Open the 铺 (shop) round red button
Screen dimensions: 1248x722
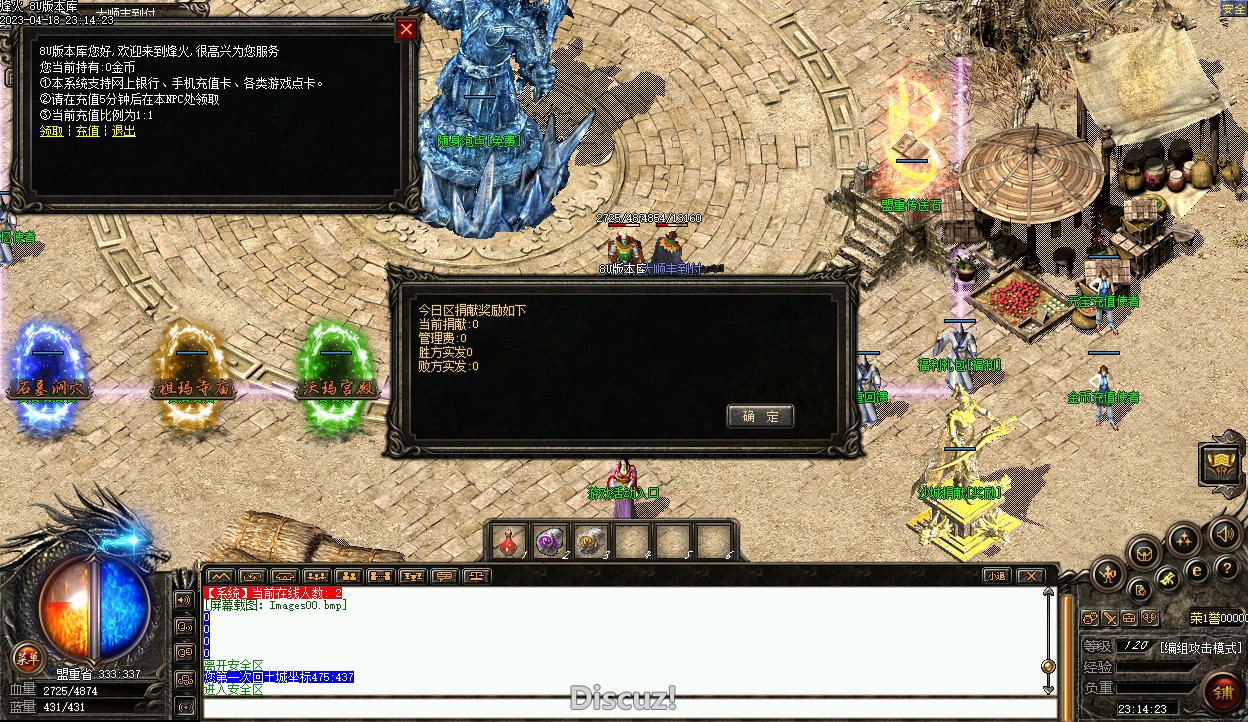[x=1222, y=691]
